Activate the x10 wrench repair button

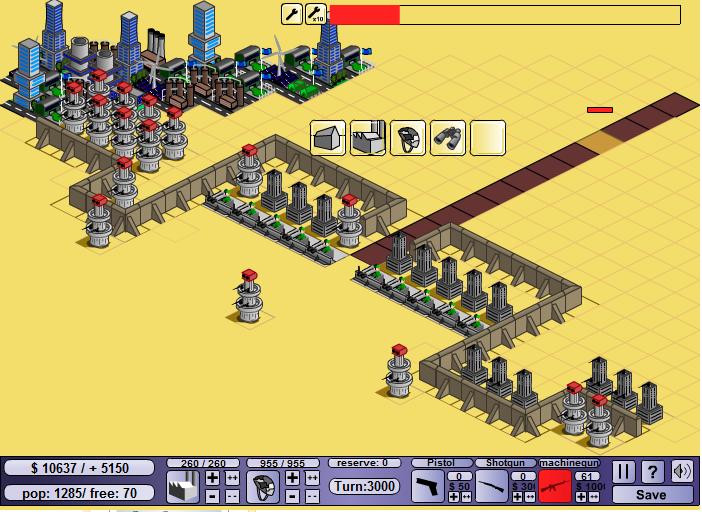pyautogui.click(x=316, y=14)
